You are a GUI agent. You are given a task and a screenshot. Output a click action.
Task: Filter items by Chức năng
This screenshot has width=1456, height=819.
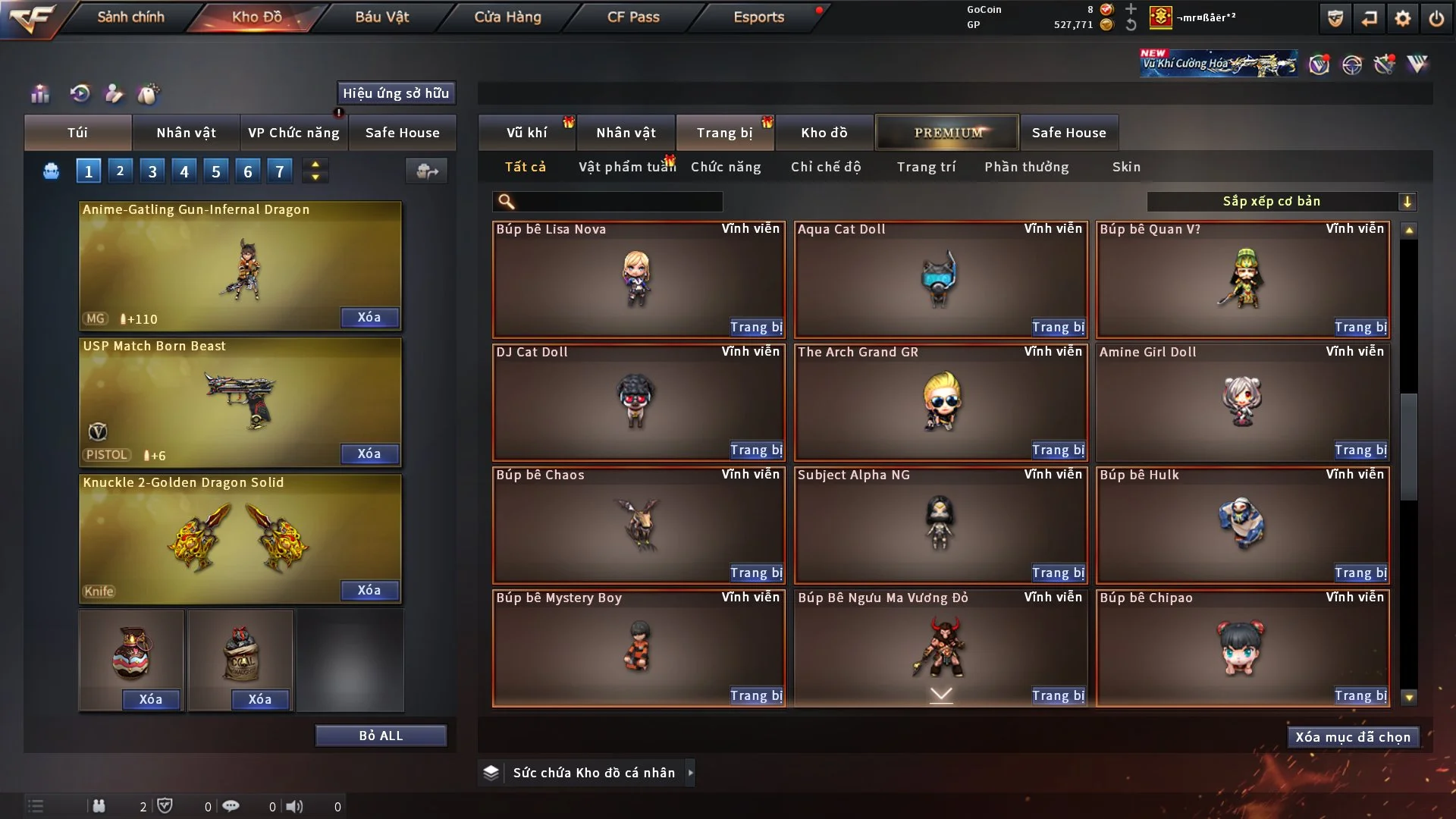[x=726, y=167]
